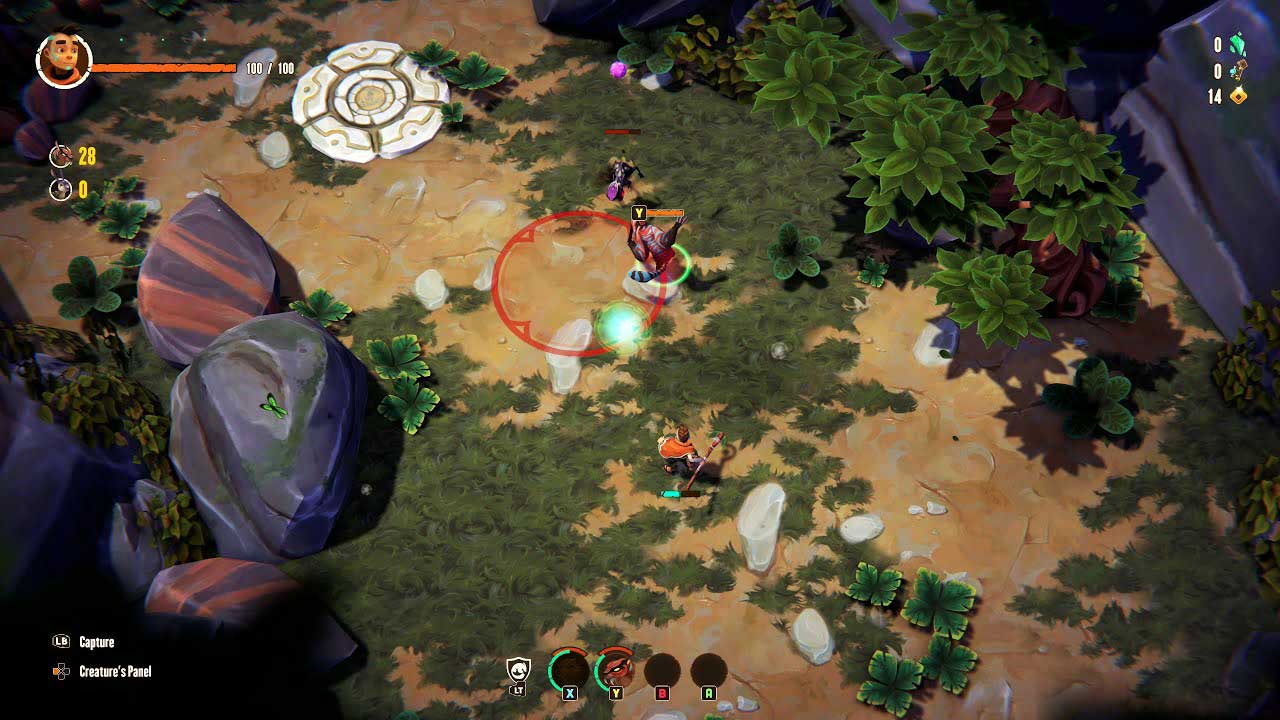Click the creature icon beside the 28 count
Image resolution: width=1280 pixels, height=720 pixels.
click(x=61, y=155)
